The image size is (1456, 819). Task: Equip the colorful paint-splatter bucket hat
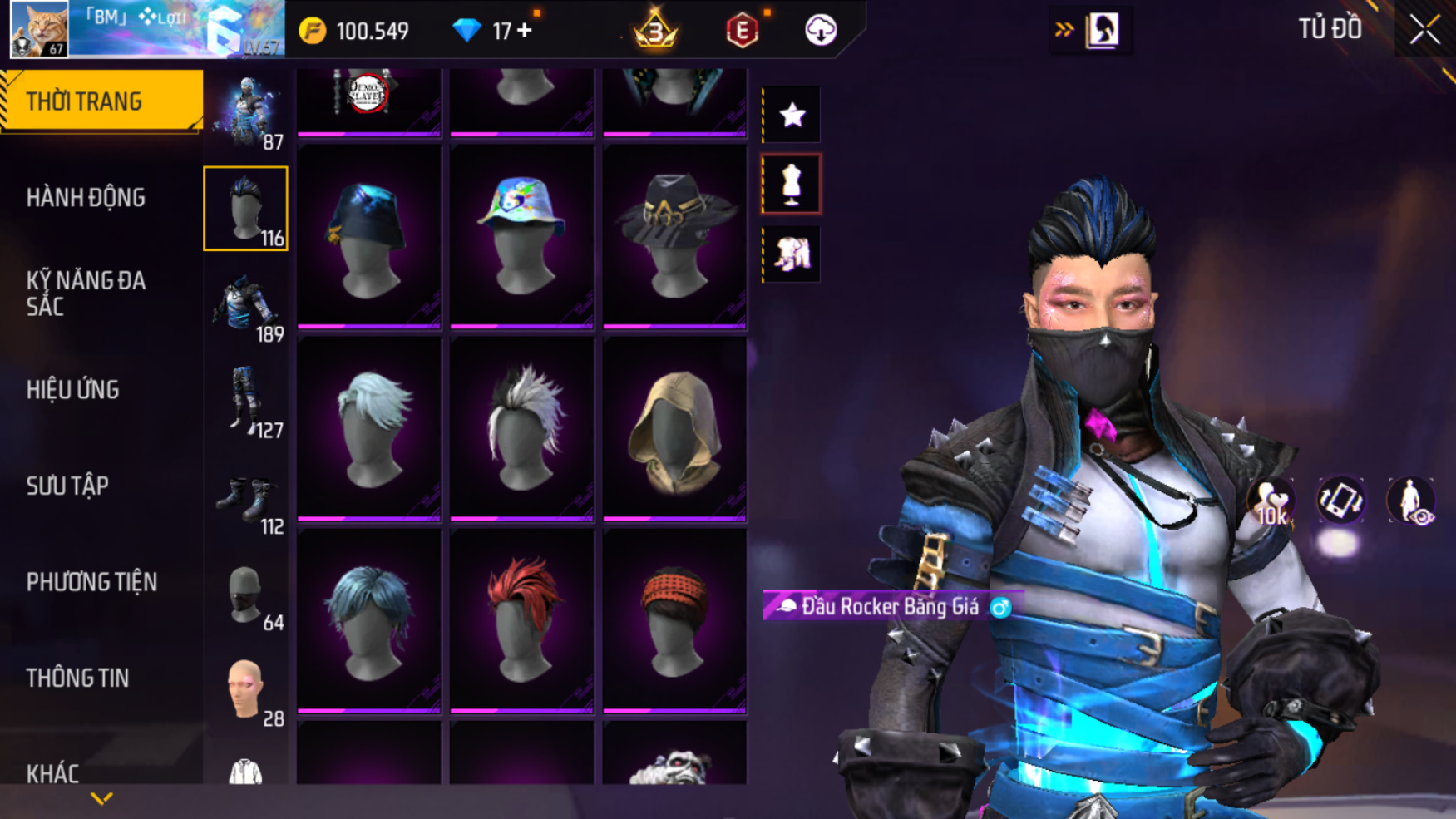coord(521,237)
